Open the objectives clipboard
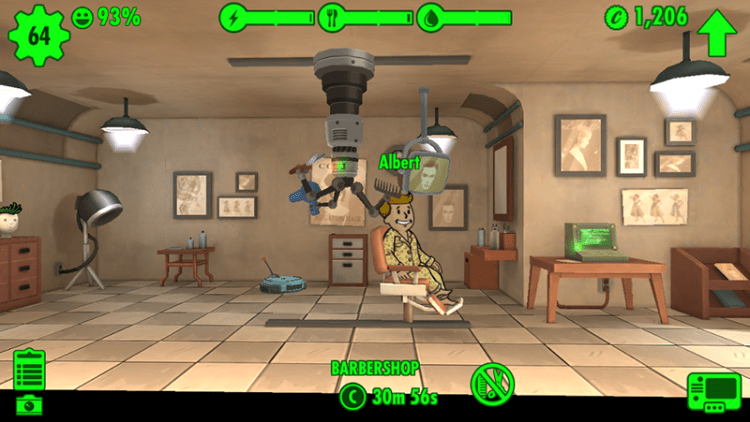 [29, 369]
